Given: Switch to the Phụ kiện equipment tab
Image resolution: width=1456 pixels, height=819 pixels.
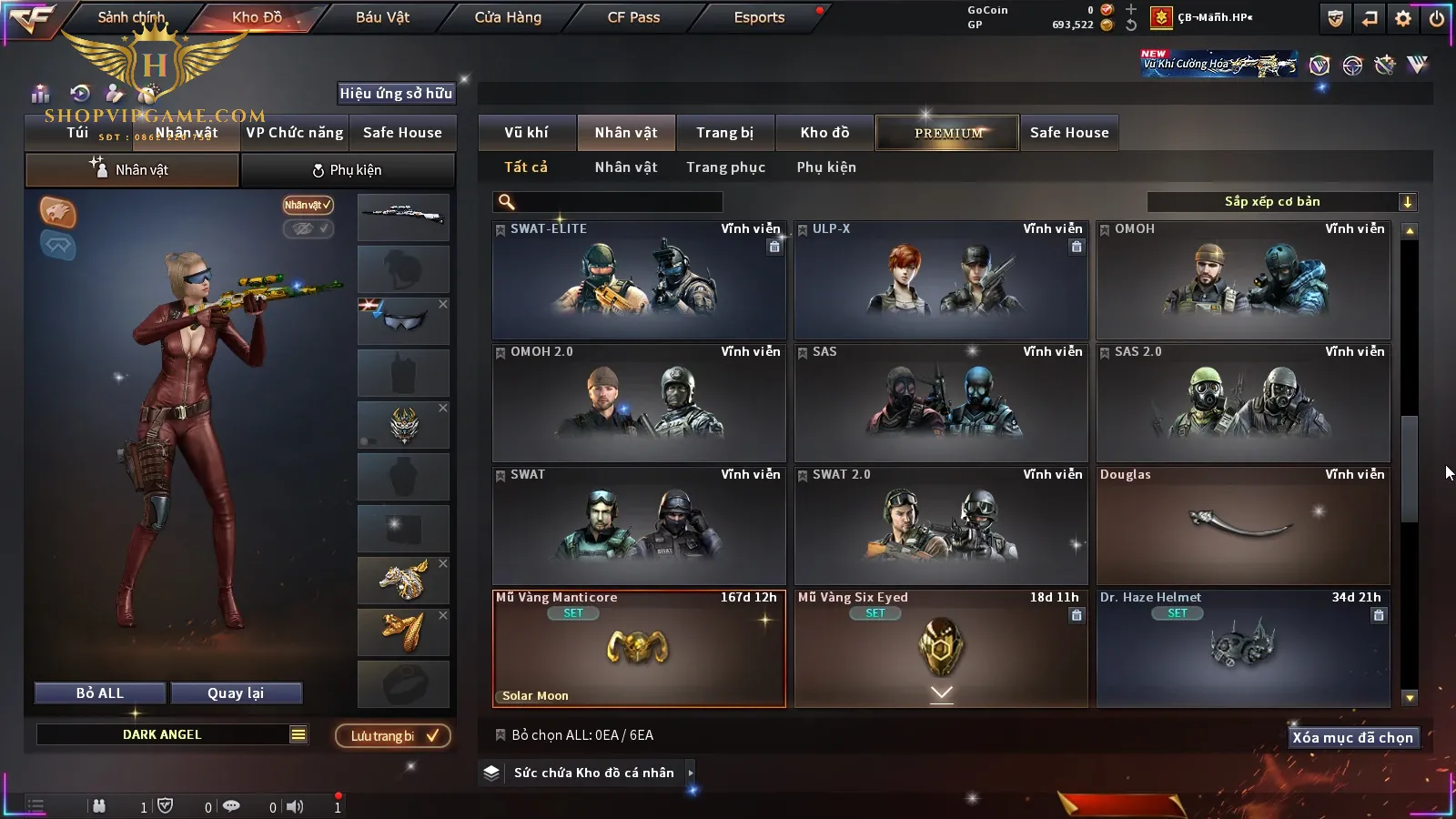Looking at the screenshot, I should tap(348, 170).
